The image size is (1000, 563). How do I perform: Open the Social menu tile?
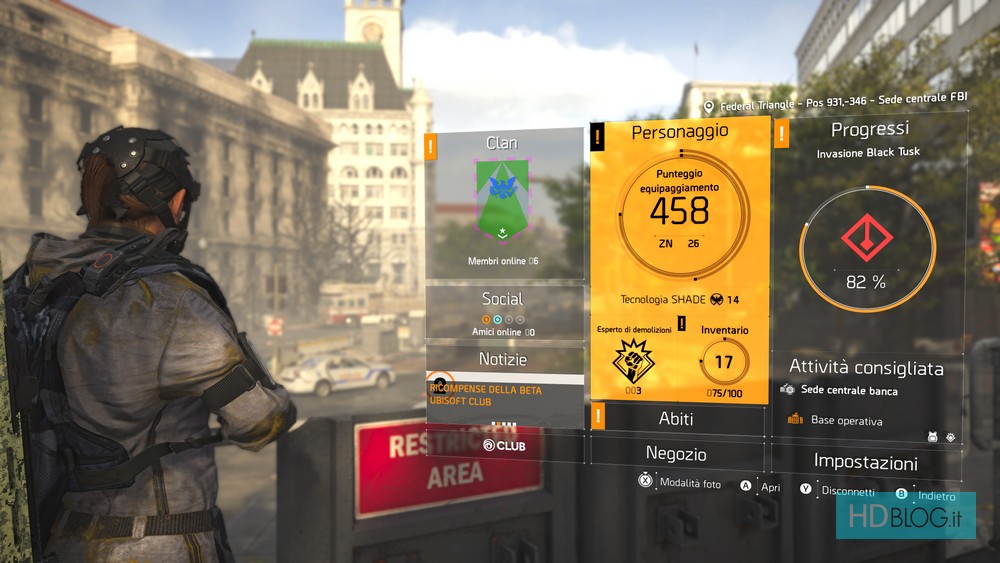click(504, 311)
